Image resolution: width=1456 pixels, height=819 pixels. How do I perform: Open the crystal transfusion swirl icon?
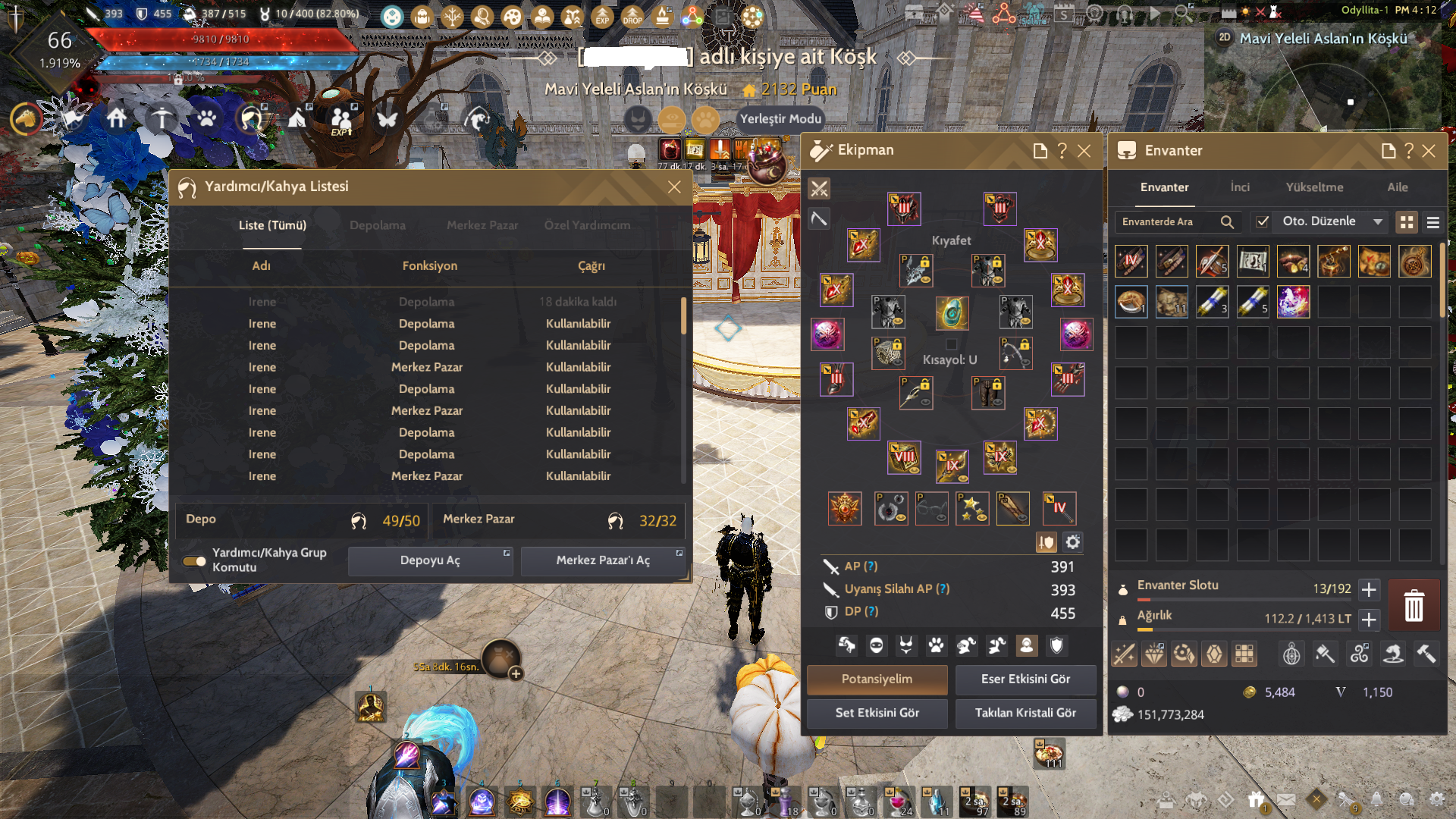click(x=1358, y=653)
